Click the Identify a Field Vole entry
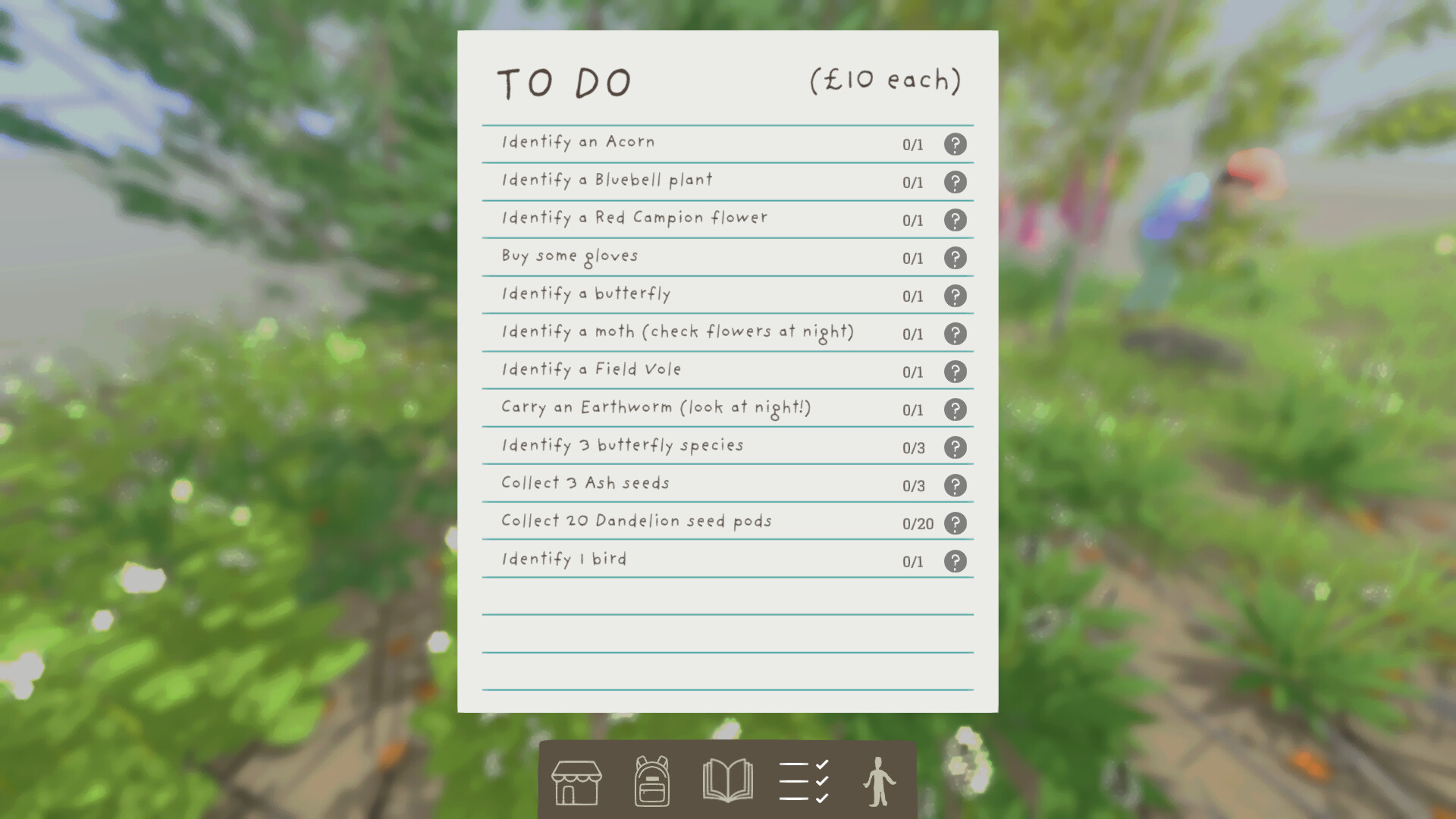 pos(590,369)
